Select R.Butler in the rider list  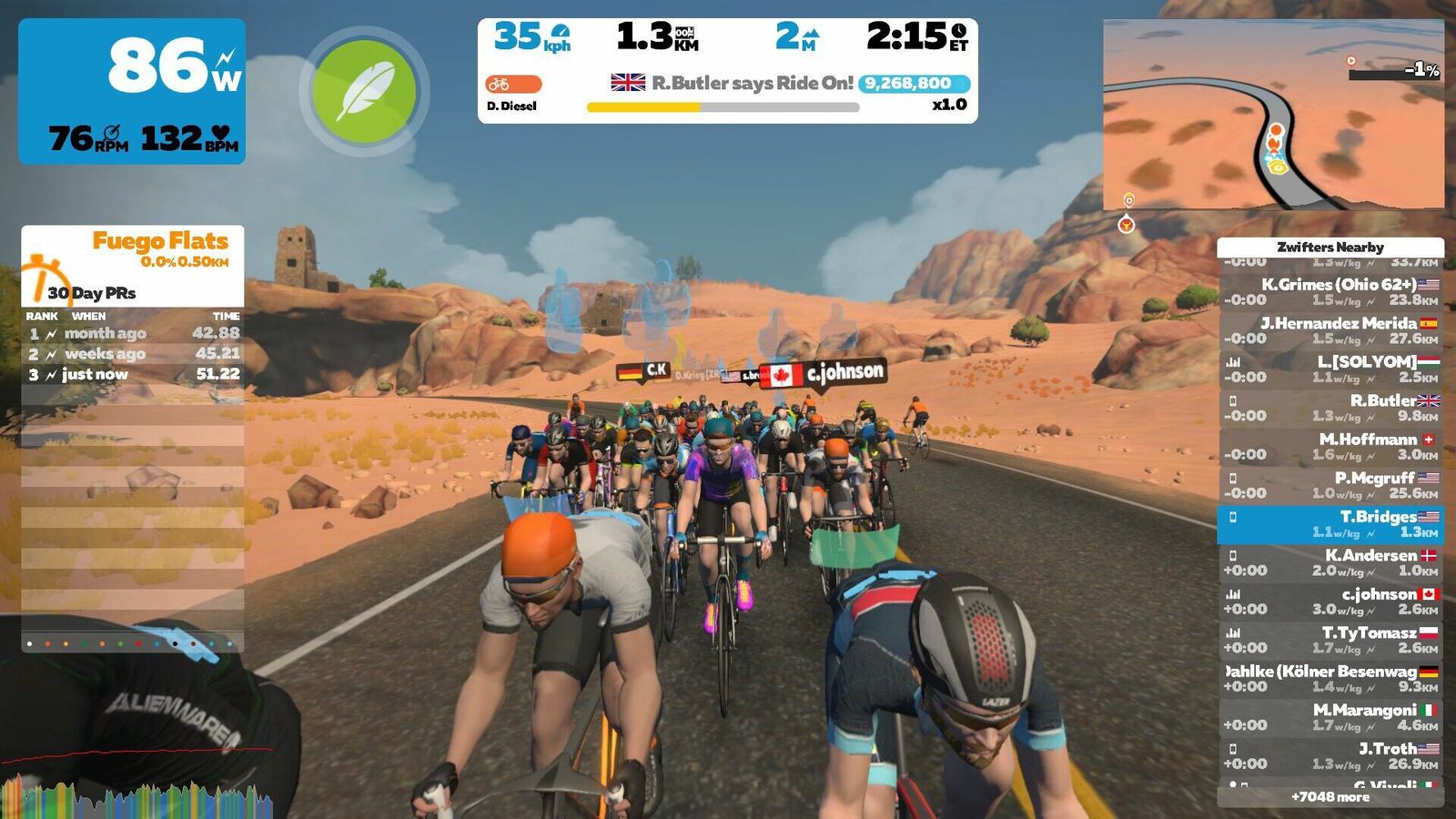1330,408
